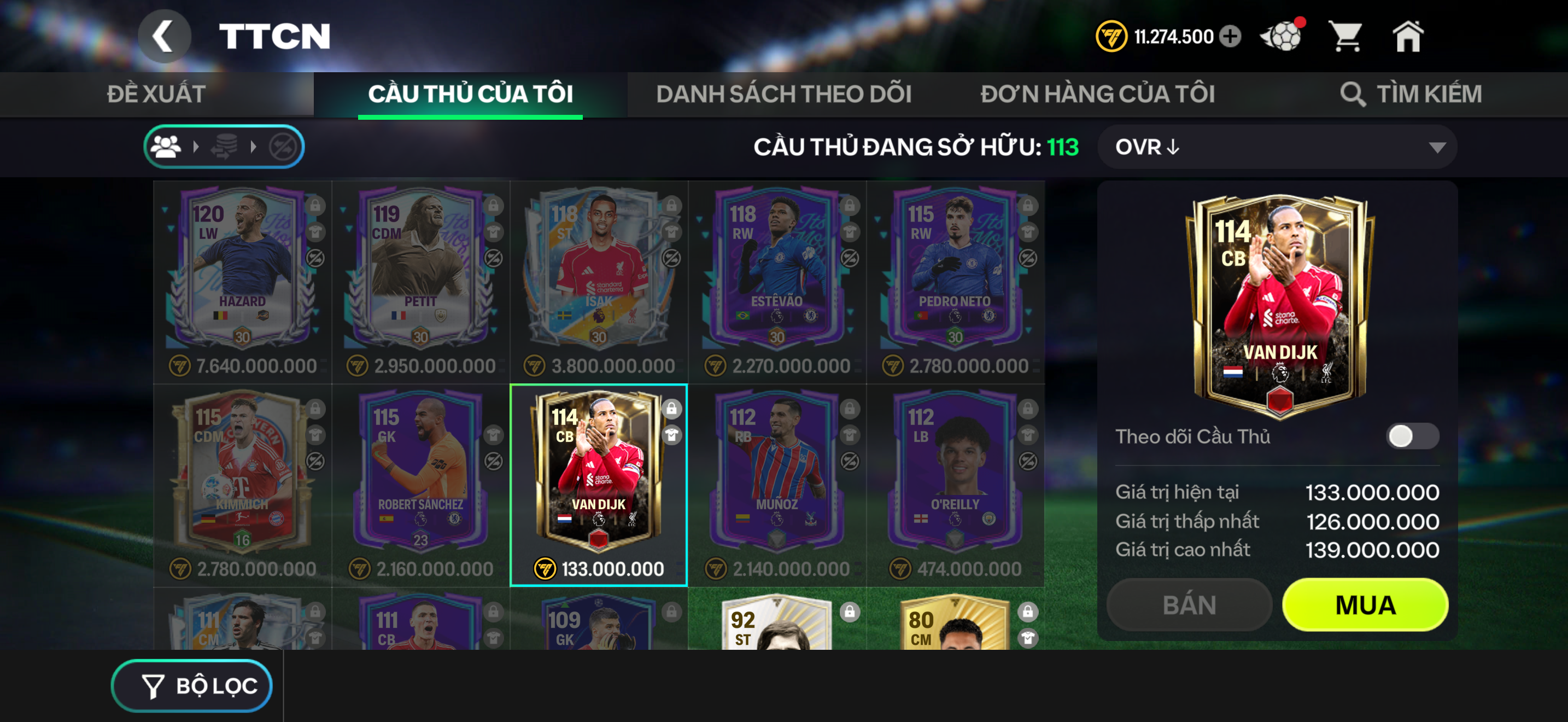Select the coin transfer filter icon
The height and width of the screenshot is (722, 1568).
[x=226, y=146]
